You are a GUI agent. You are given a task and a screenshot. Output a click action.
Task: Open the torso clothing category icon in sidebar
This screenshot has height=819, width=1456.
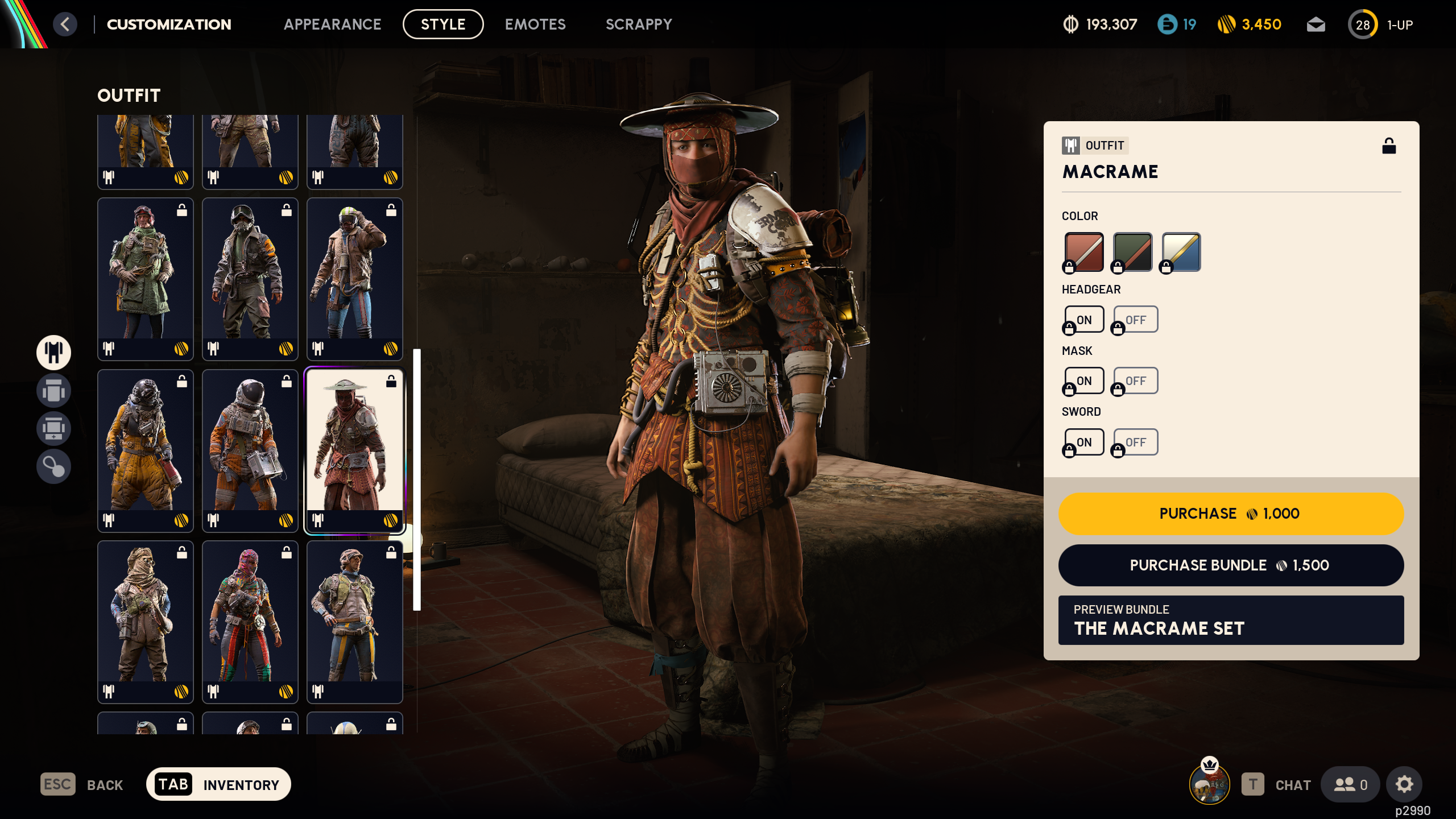click(53, 391)
